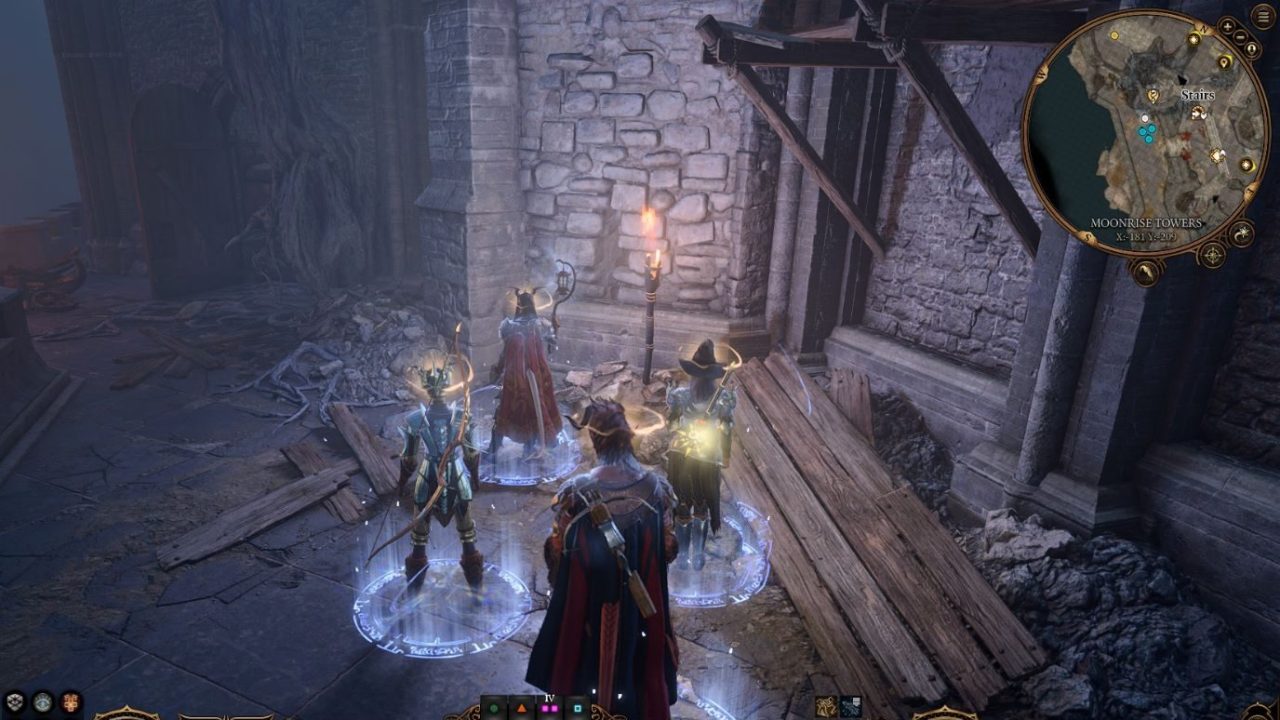The height and width of the screenshot is (720, 1280).
Task: Open the Illithid Powers flame icon
Action: [x=71, y=701]
